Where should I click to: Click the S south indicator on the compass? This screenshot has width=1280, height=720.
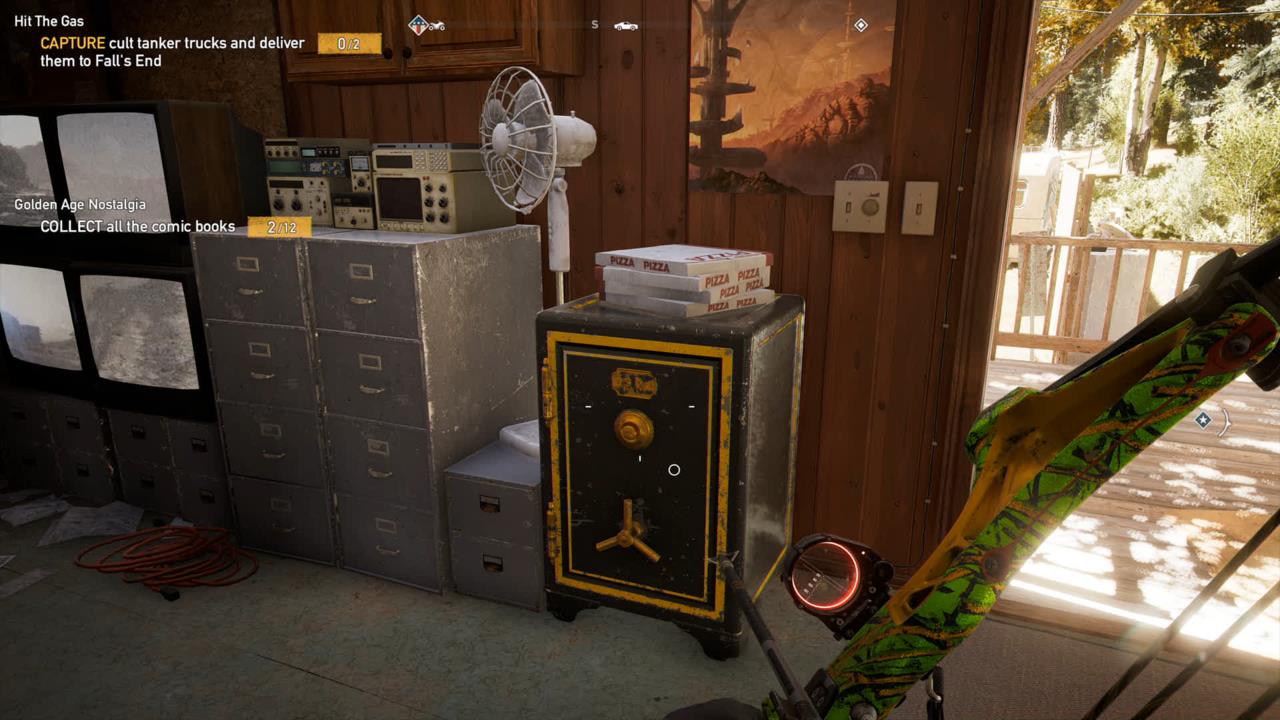point(594,24)
